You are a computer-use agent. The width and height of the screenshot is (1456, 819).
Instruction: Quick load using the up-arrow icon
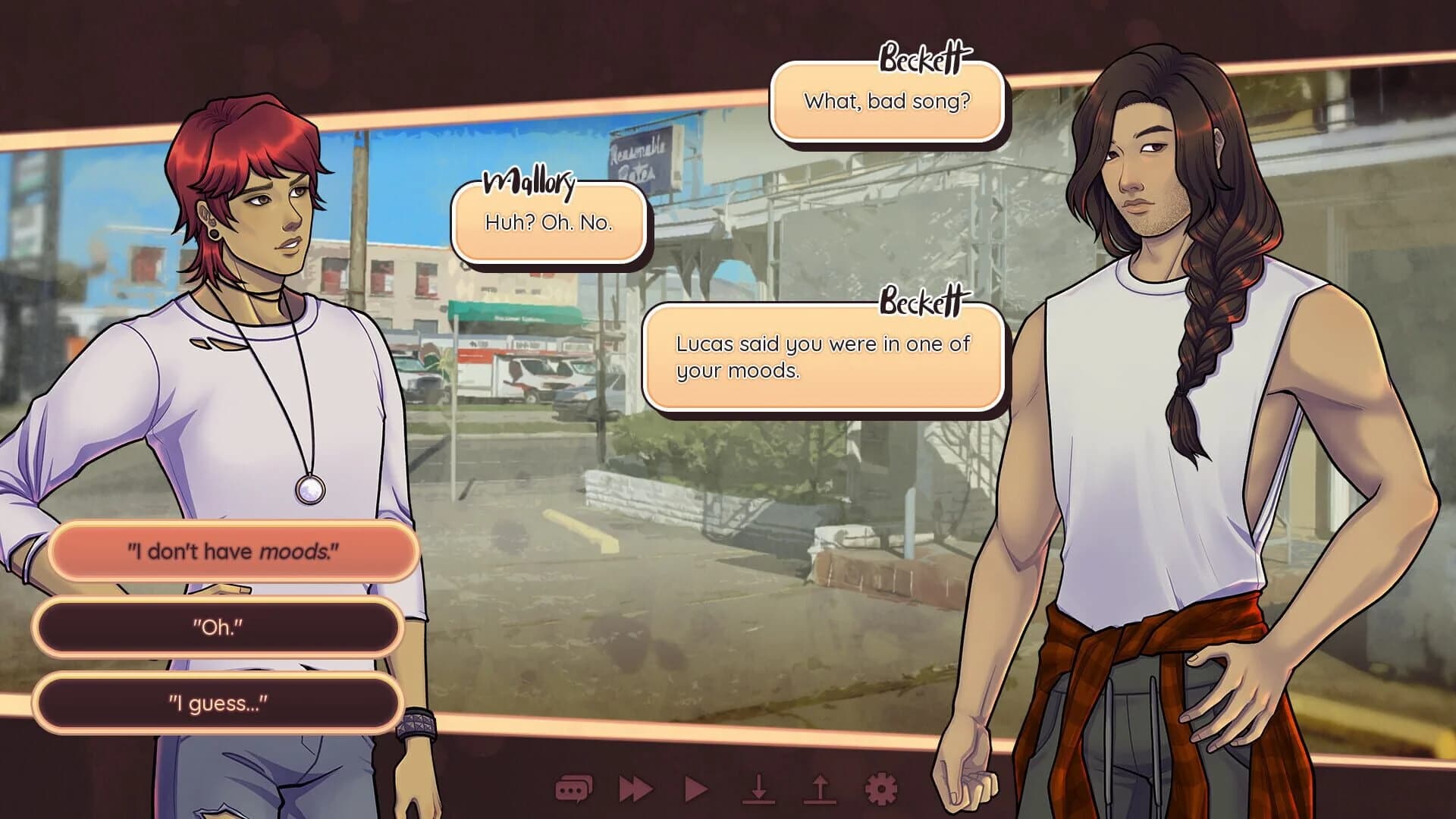819,789
